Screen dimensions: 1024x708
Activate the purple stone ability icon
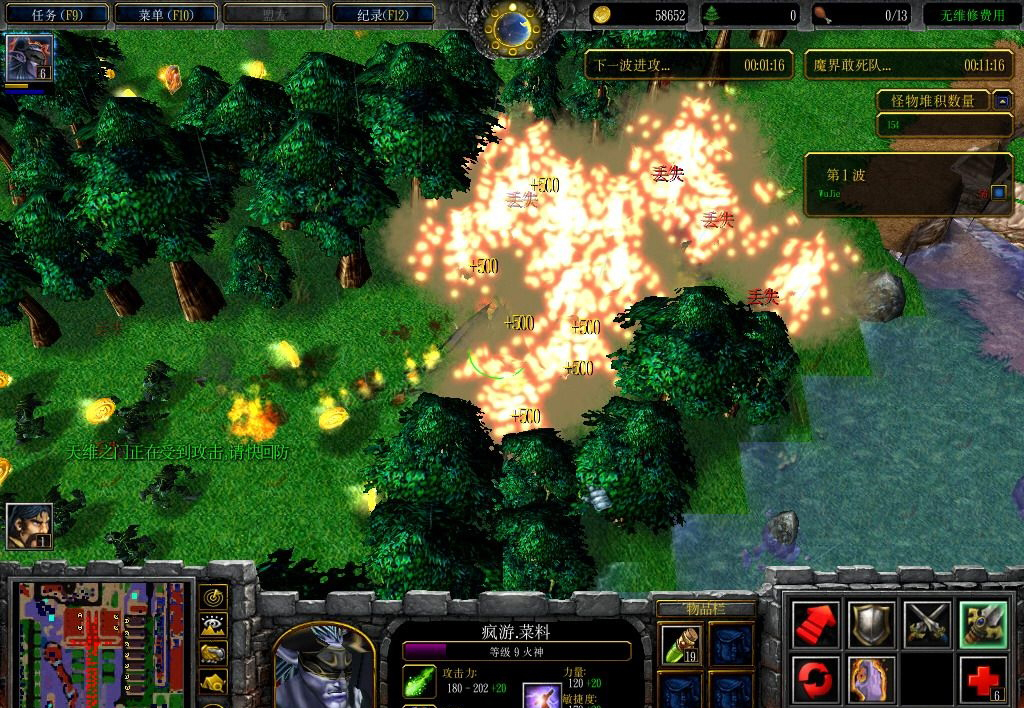coord(871,680)
